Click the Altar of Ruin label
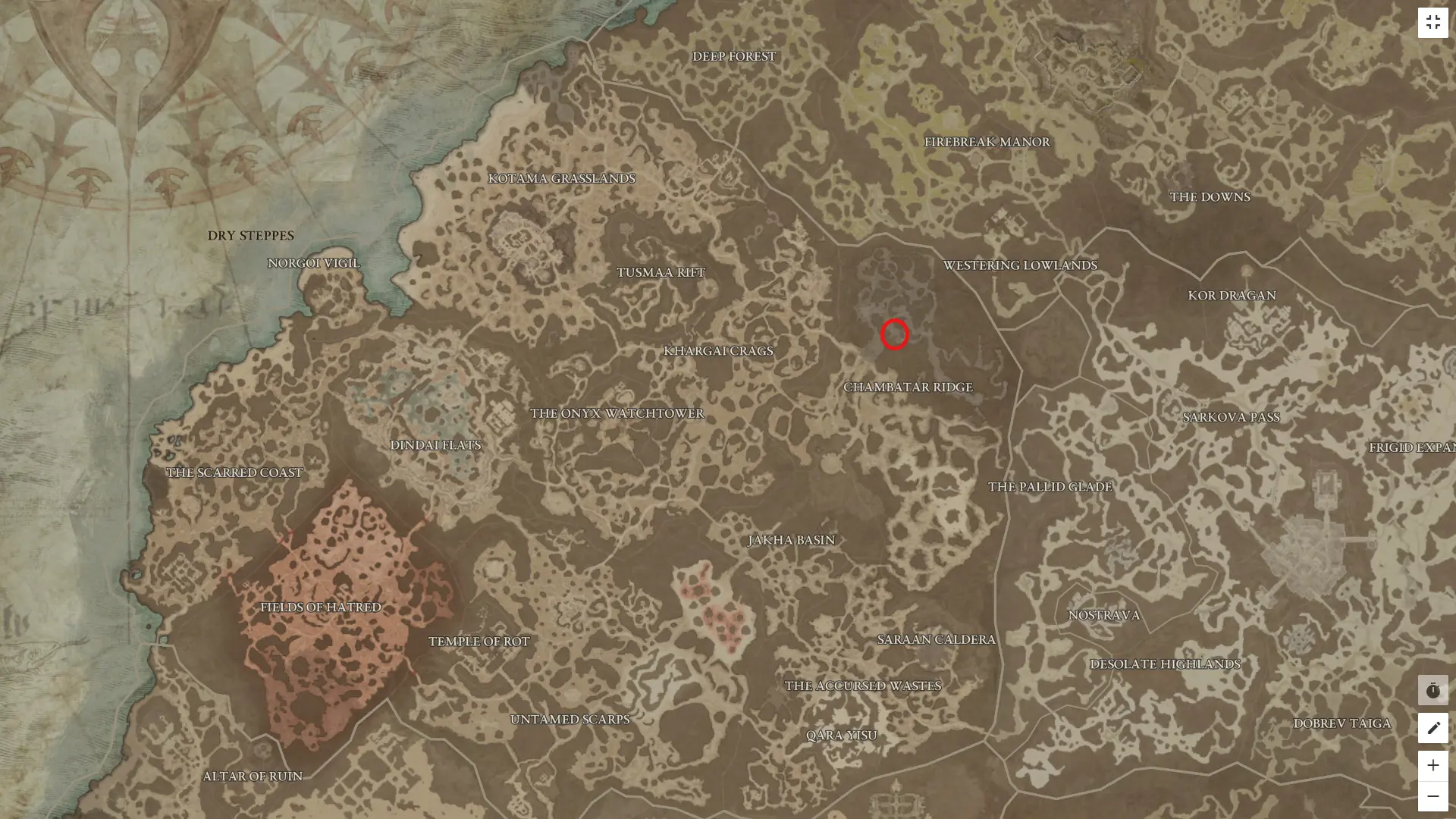The height and width of the screenshot is (819, 1456). (252, 776)
